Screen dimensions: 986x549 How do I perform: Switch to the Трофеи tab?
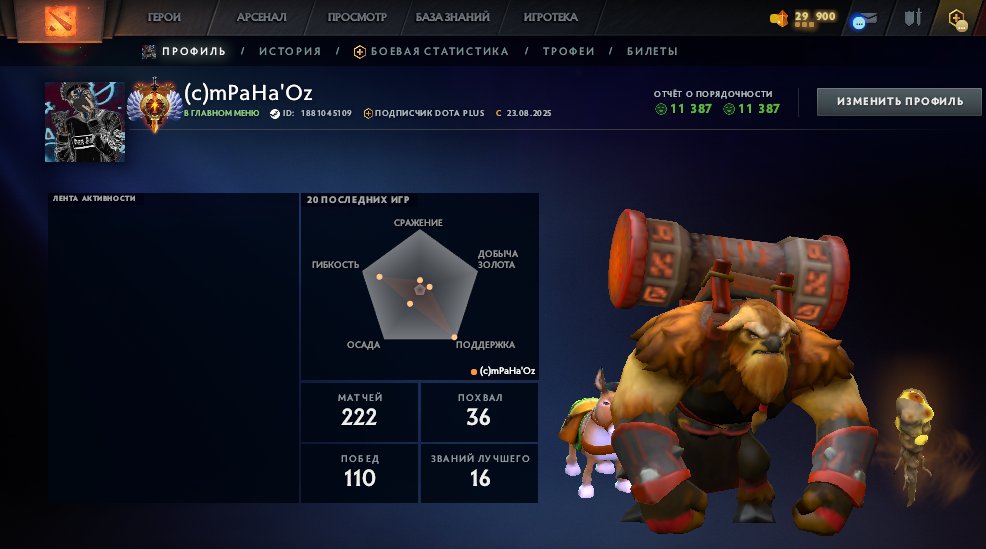[569, 51]
